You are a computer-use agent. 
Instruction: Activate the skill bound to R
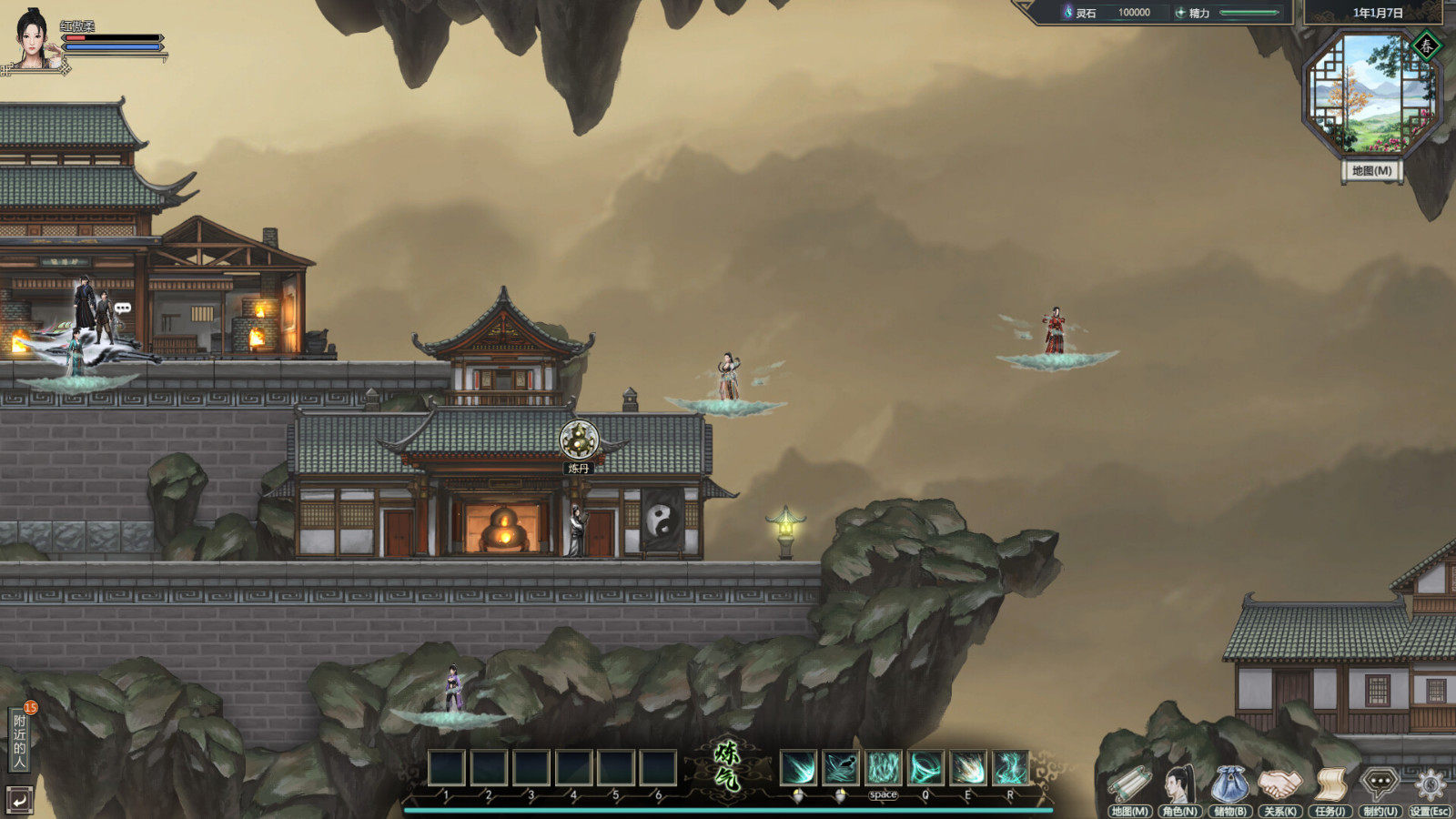tap(1010, 768)
